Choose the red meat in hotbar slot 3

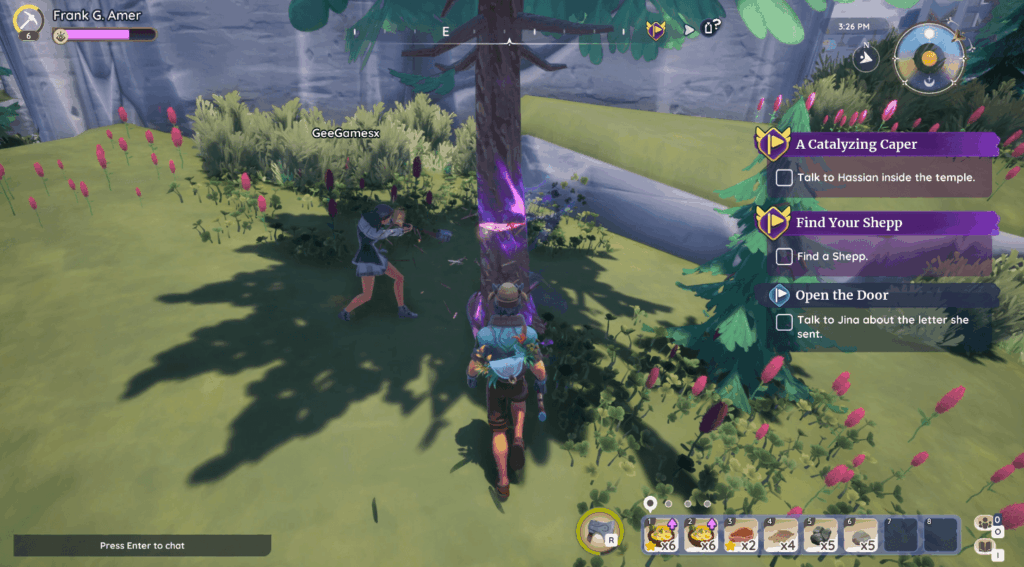(x=740, y=535)
